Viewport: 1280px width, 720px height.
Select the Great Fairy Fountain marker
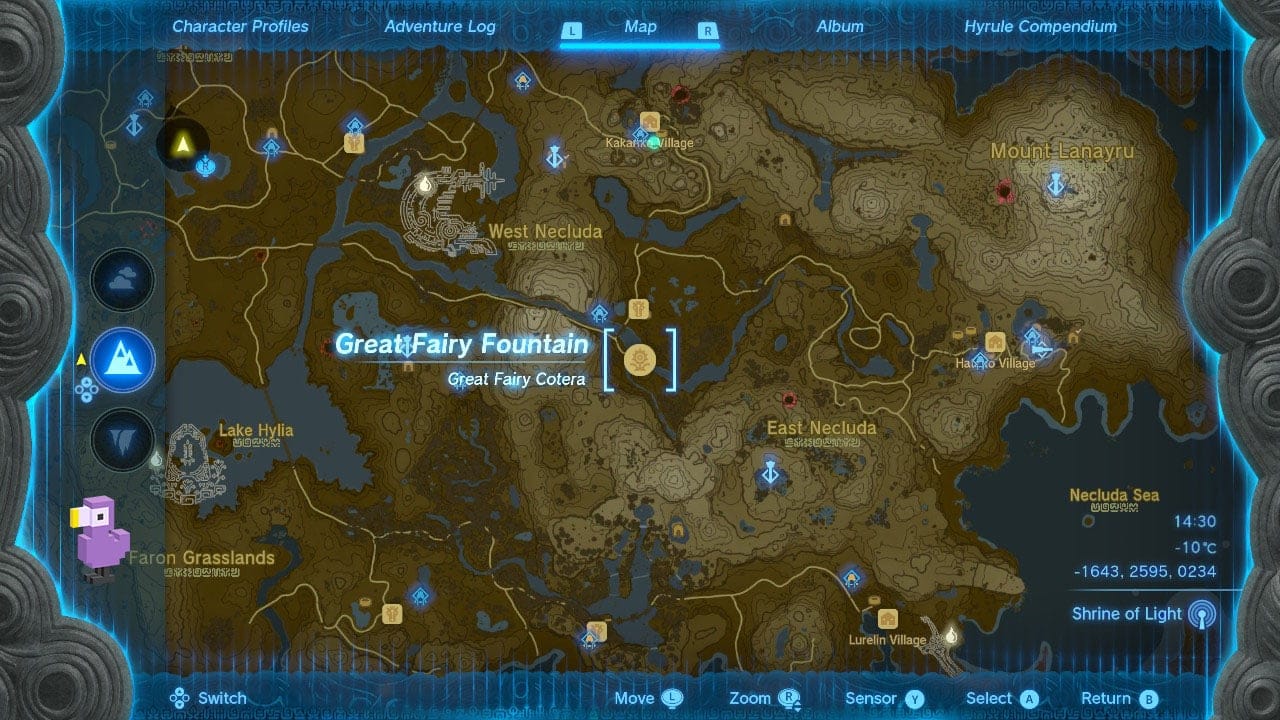[x=640, y=358]
